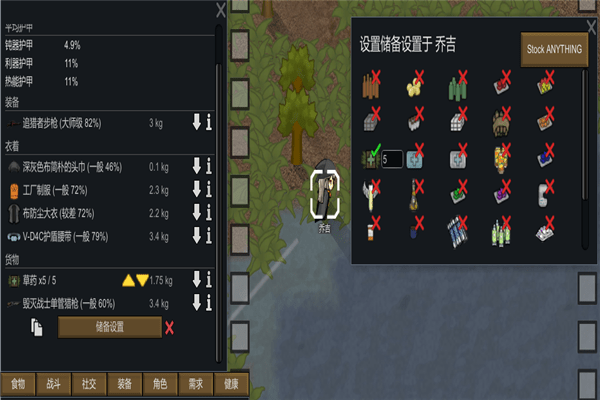
Task: Increase herbal medicine count with up arrow
Action: (128, 280)
